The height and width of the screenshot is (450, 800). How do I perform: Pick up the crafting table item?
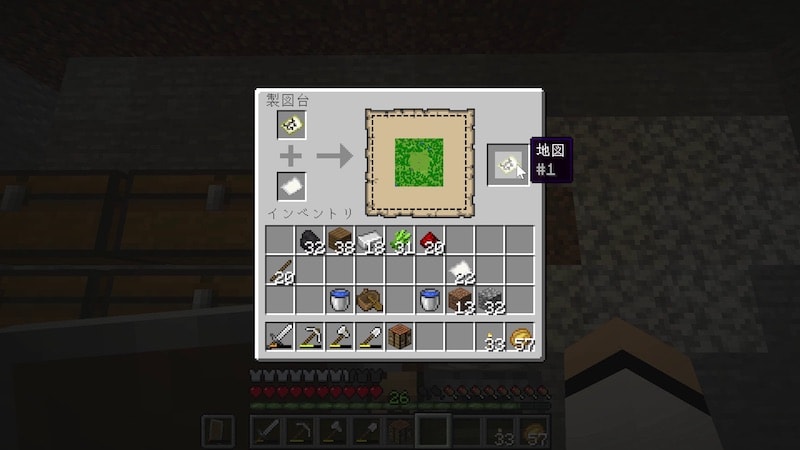click(400, 337)
